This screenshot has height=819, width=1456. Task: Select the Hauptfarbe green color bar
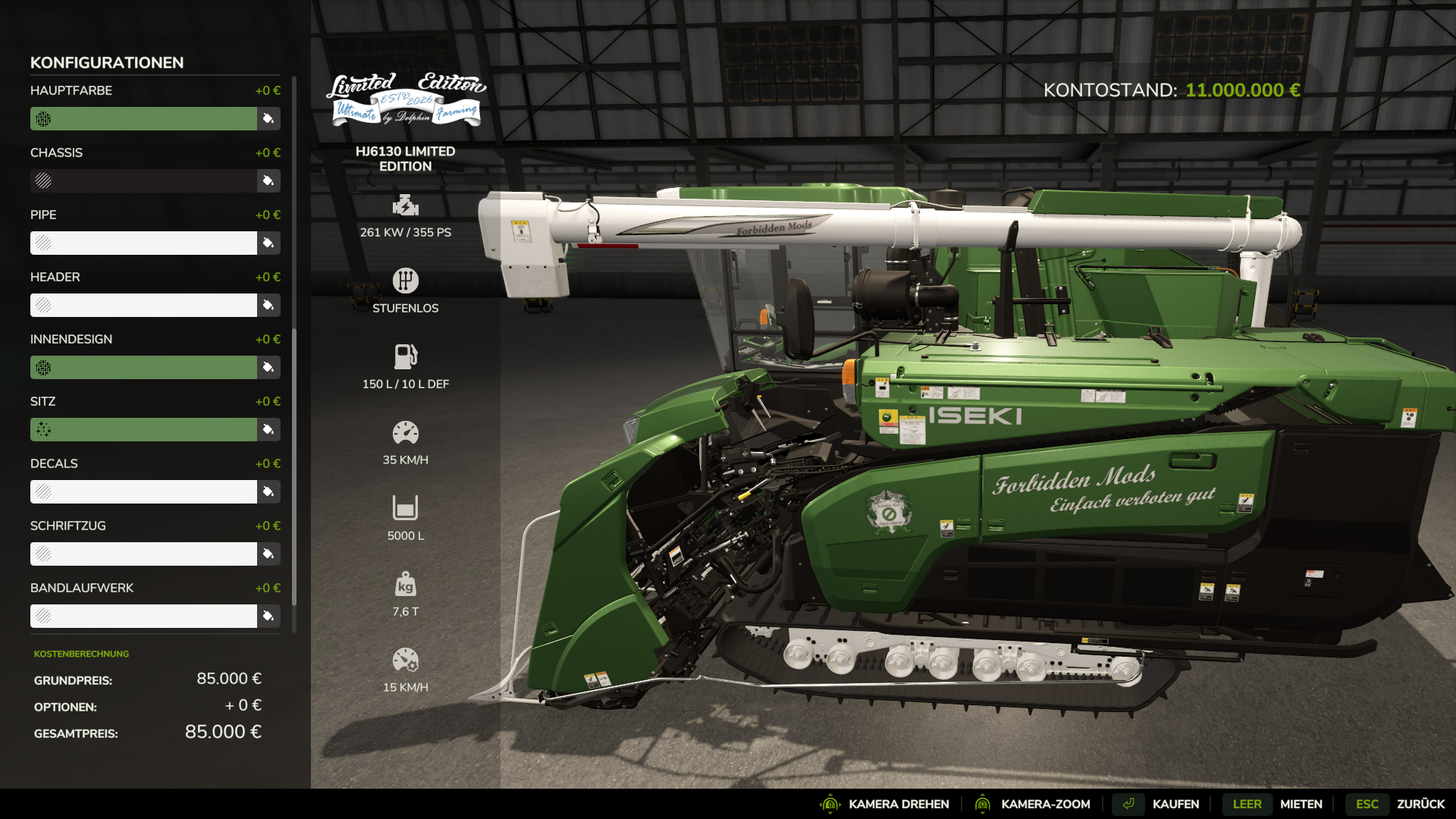tap(143, 118)
